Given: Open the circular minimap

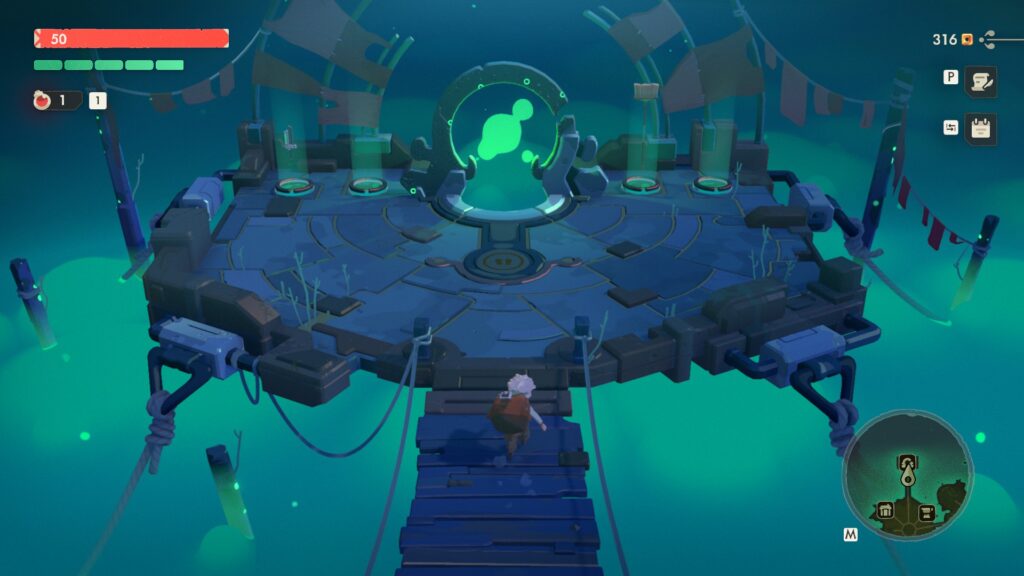Looking at the screenshot, I should (907, 475).
